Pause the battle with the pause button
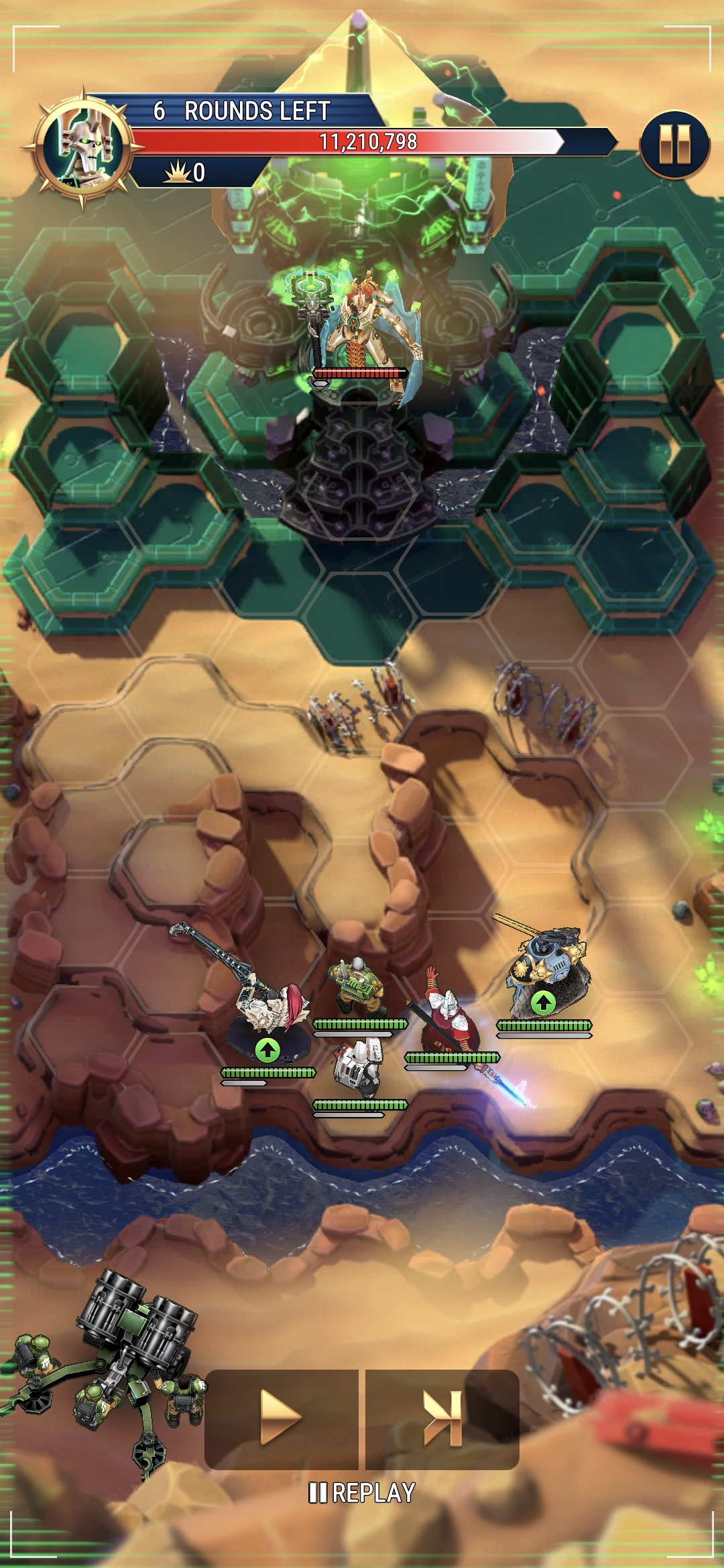724x1568 pixels. click(674, 145)
